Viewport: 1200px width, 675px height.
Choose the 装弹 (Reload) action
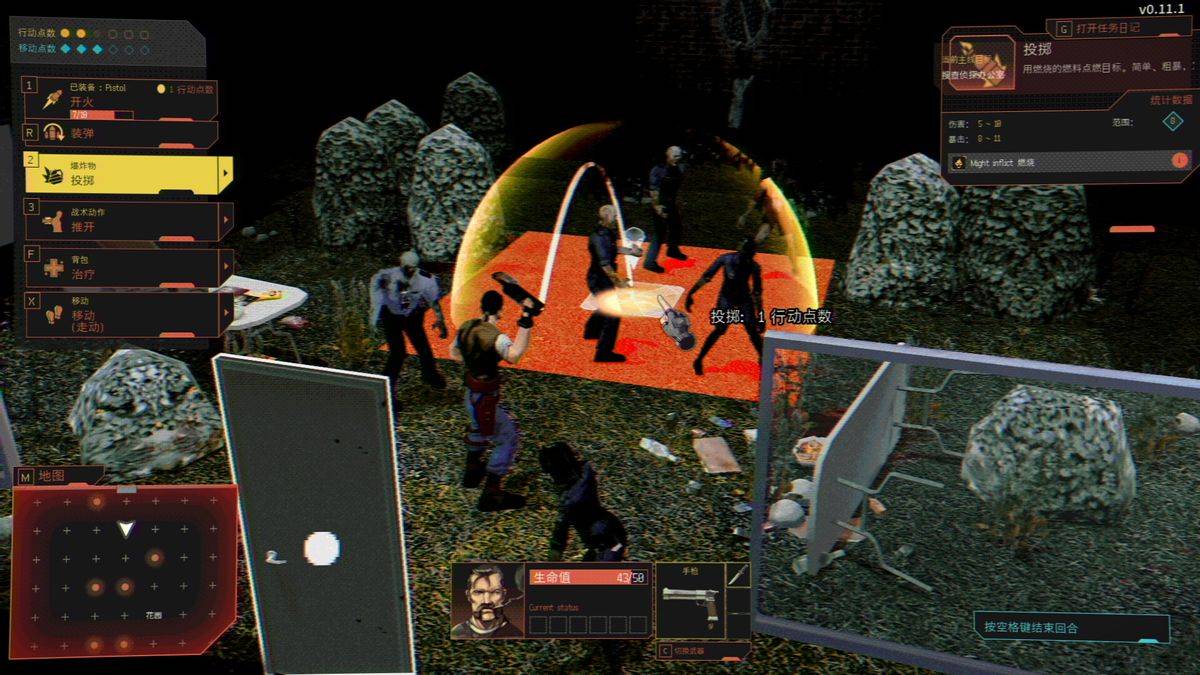120,133
